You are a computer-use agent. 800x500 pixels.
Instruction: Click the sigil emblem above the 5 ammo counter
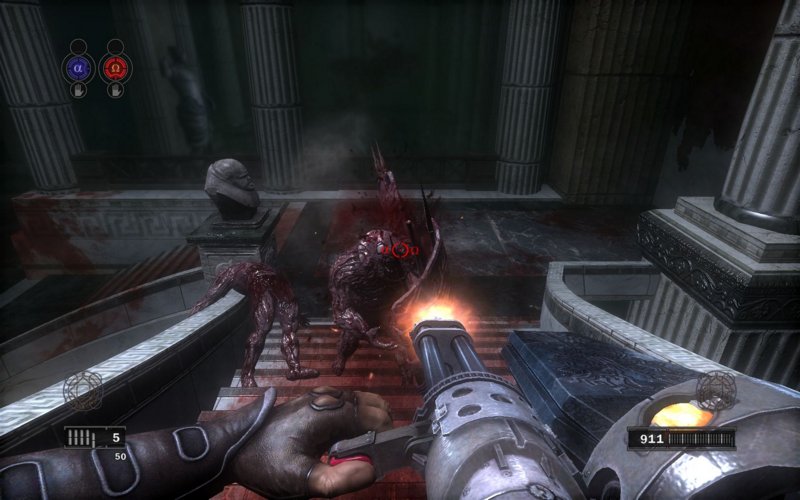click(x=83, y=389)
